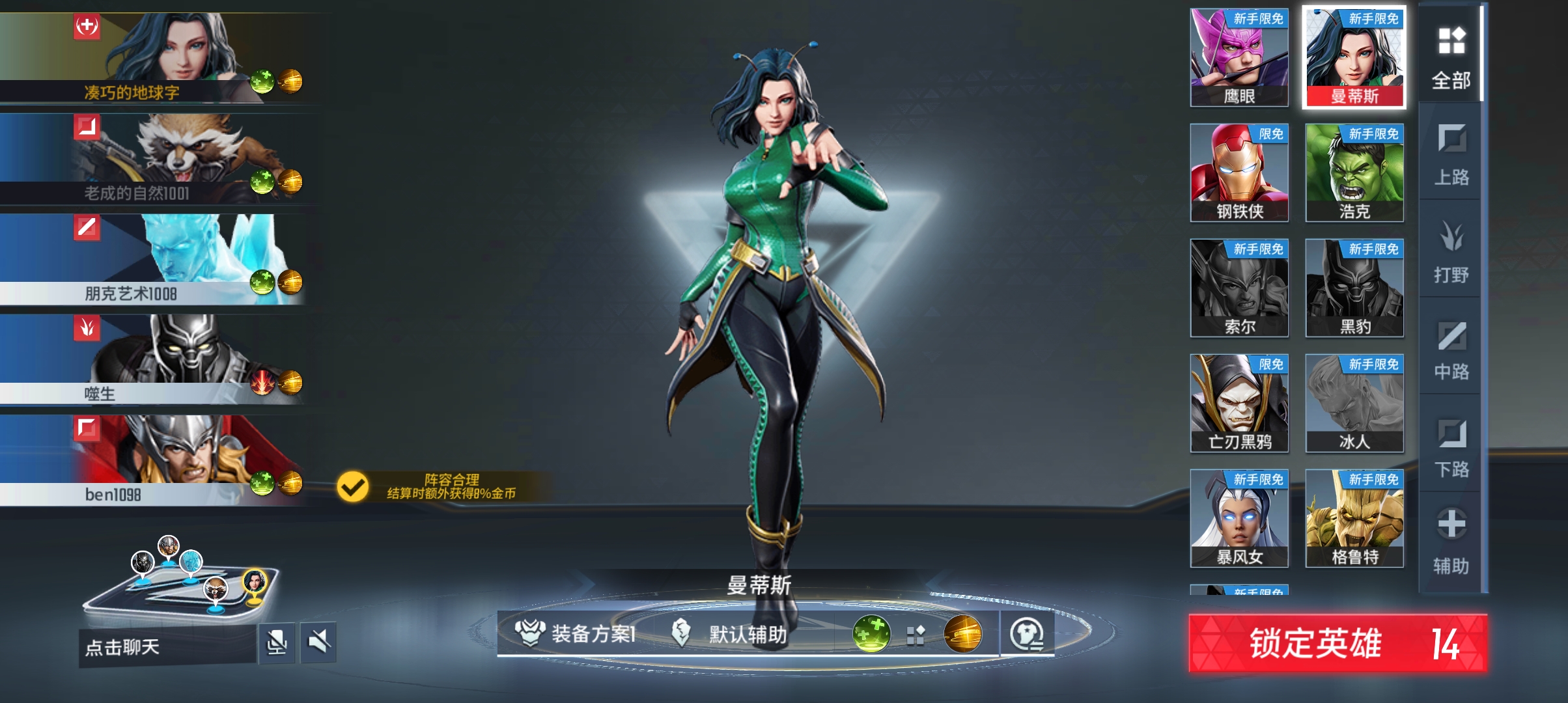
Task: Open the 点击聊天 chat box
Action: [167, 647]
